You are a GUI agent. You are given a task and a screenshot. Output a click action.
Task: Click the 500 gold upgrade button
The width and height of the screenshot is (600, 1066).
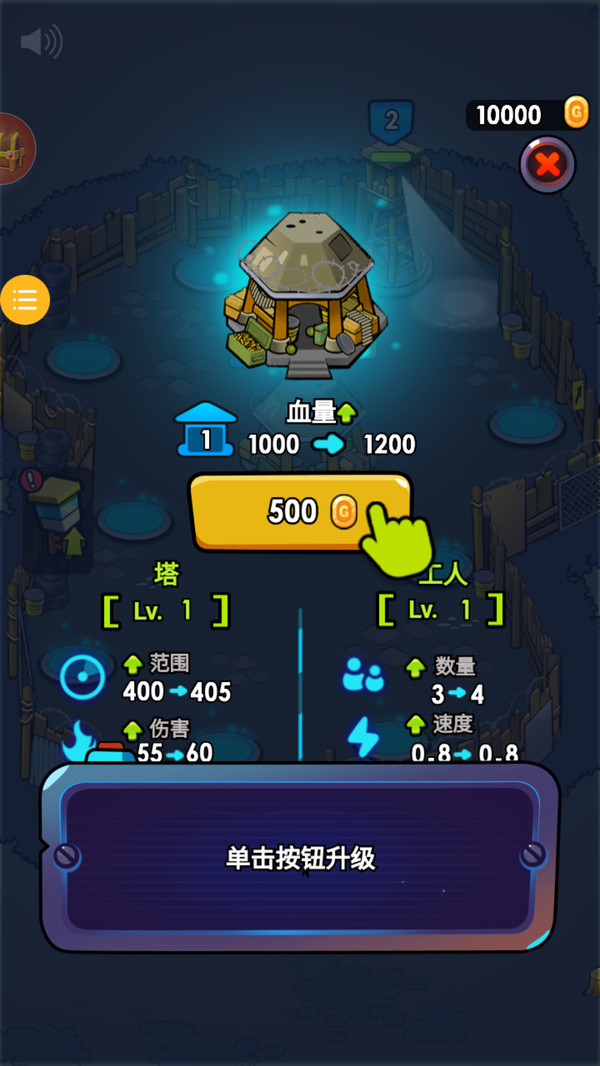coord(298,512)
